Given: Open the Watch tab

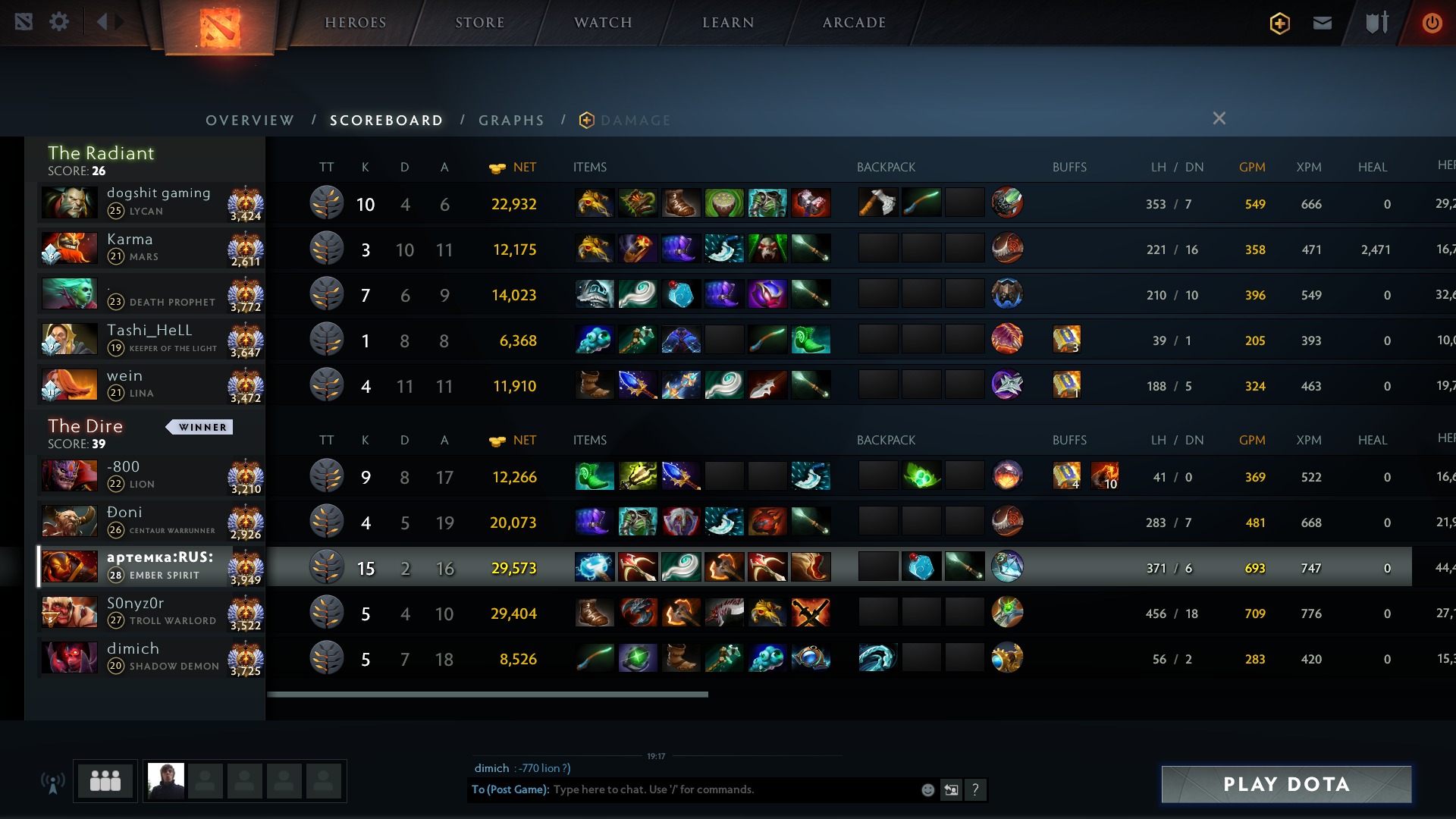Looking at the screenshot, I should click(603, 23).
